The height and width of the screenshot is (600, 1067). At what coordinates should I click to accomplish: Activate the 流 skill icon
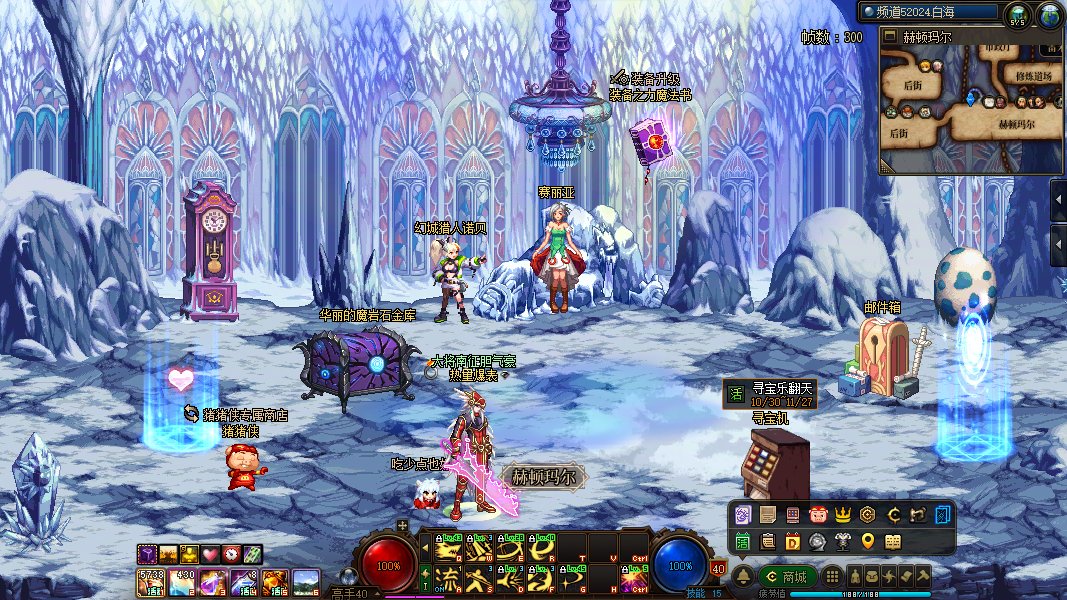[x=448, y=577]
